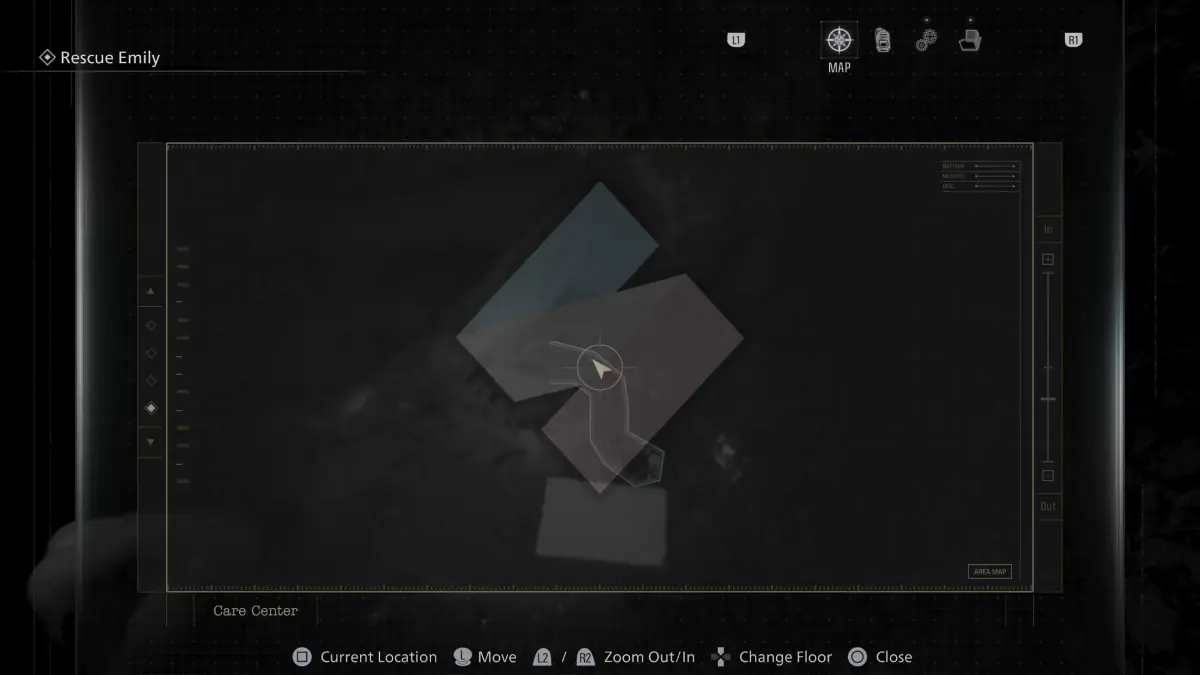Click the floor-up arrow
Image resolution: width=1200 pixels, height=675 pixels.
coord(151,292)
